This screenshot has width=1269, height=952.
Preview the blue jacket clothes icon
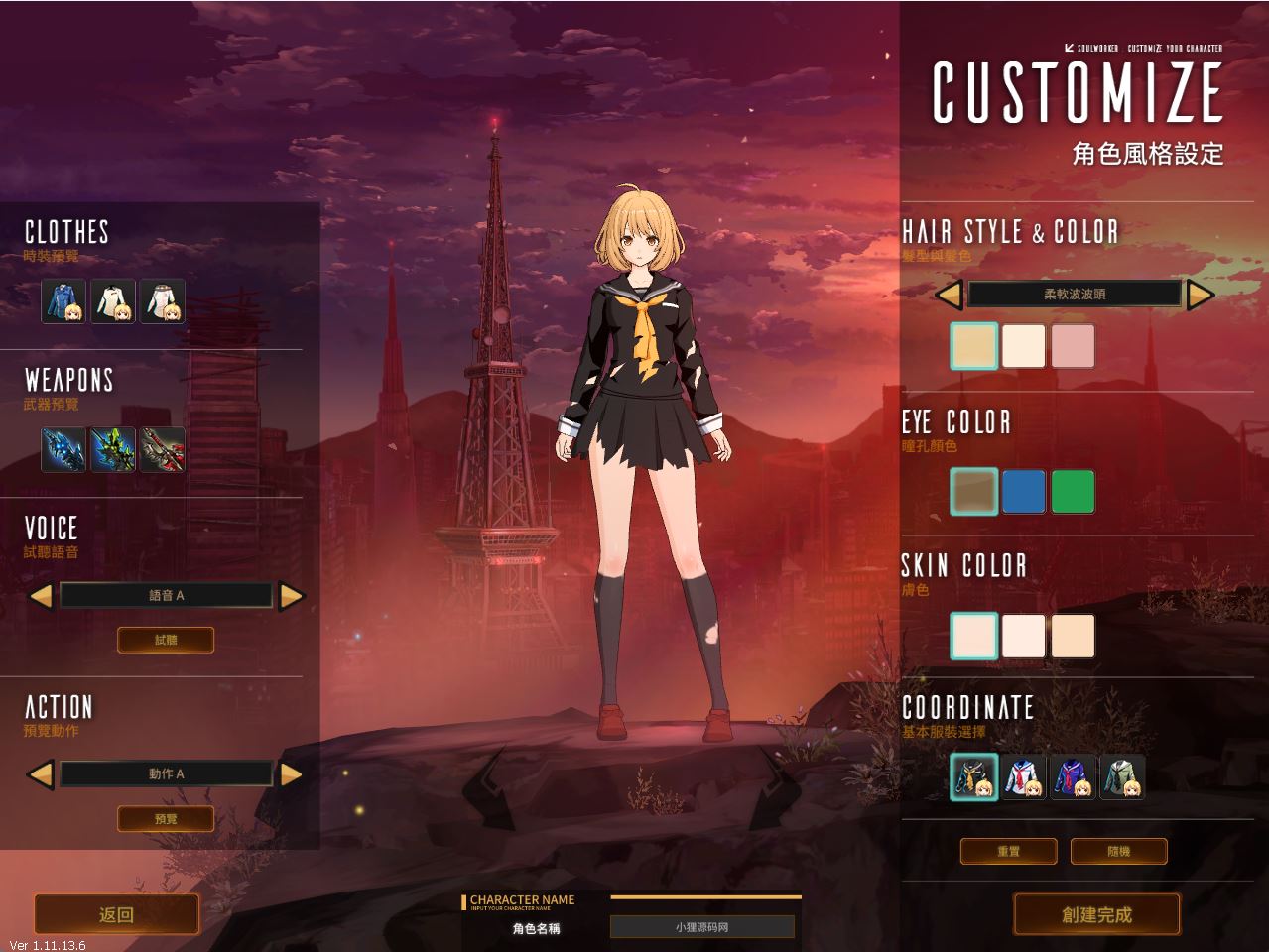[63, 301]
